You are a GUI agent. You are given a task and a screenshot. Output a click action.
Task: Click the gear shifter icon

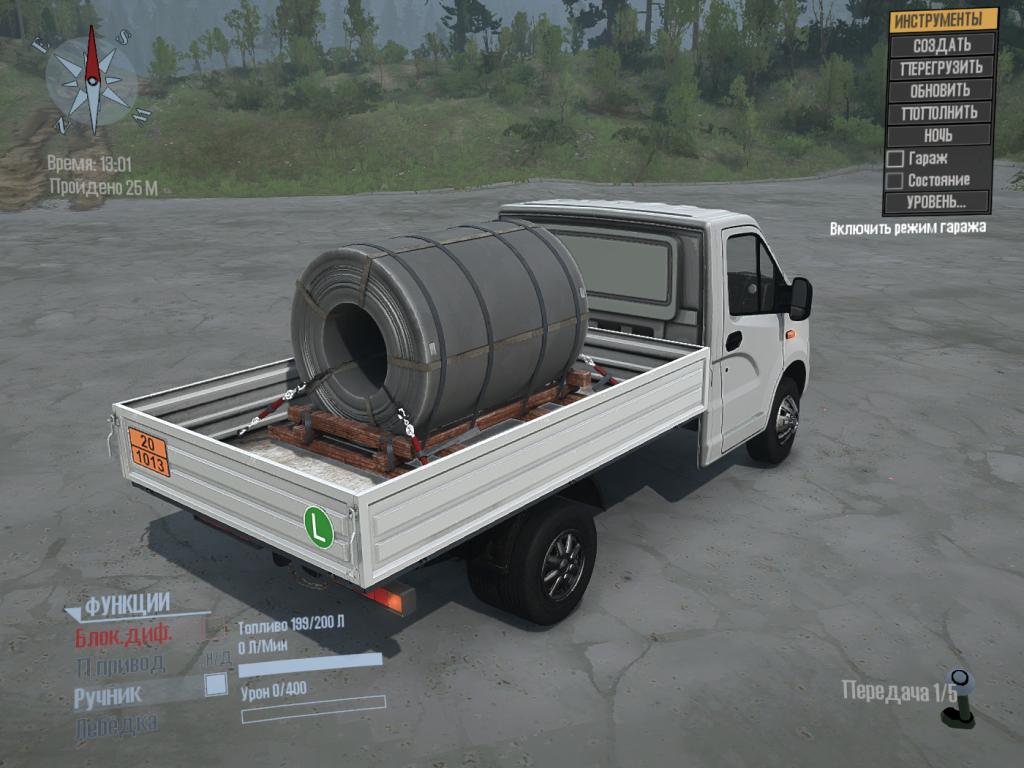coord(960,698)
